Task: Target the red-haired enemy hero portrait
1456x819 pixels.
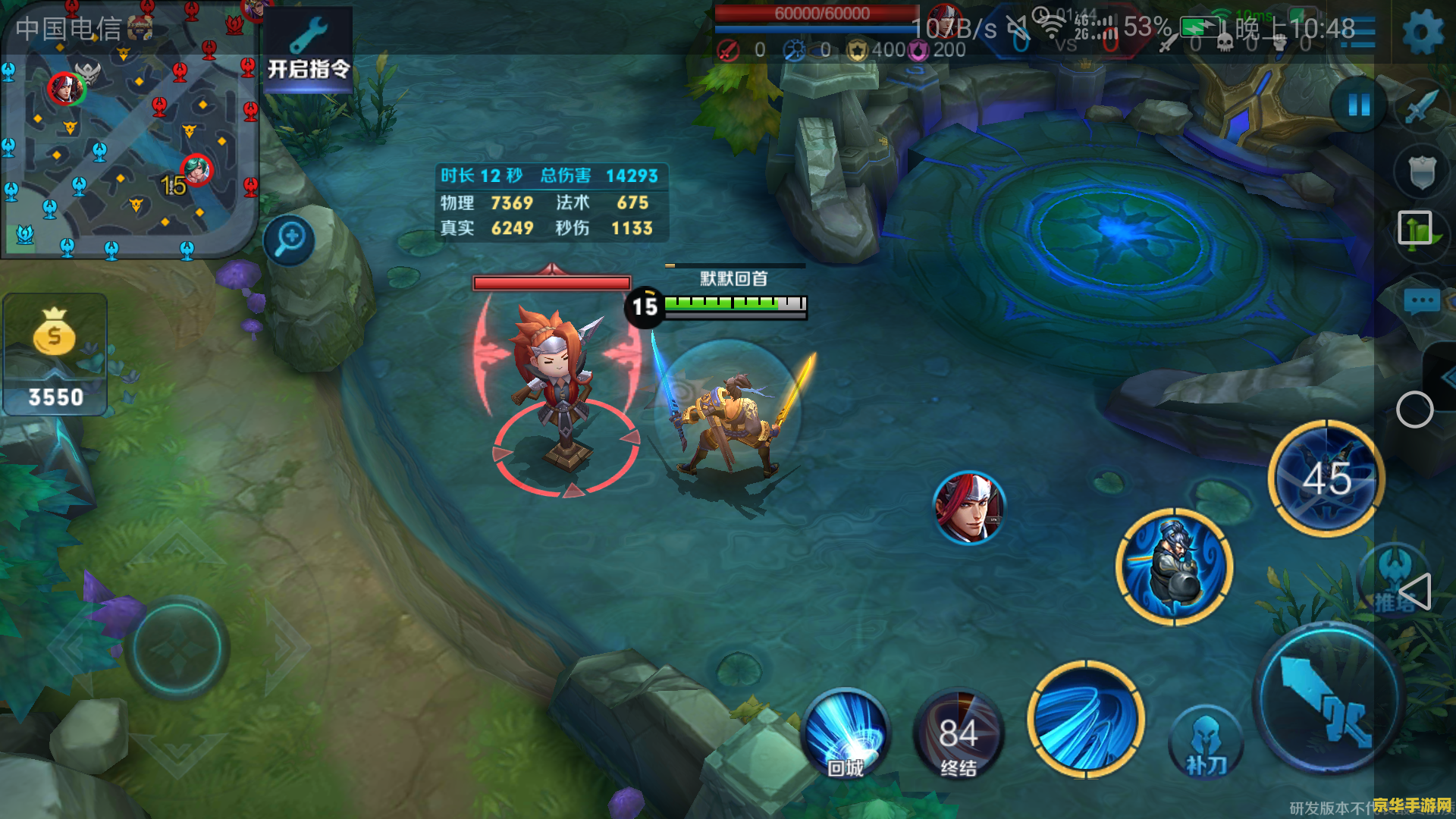Action: point(969,508)
